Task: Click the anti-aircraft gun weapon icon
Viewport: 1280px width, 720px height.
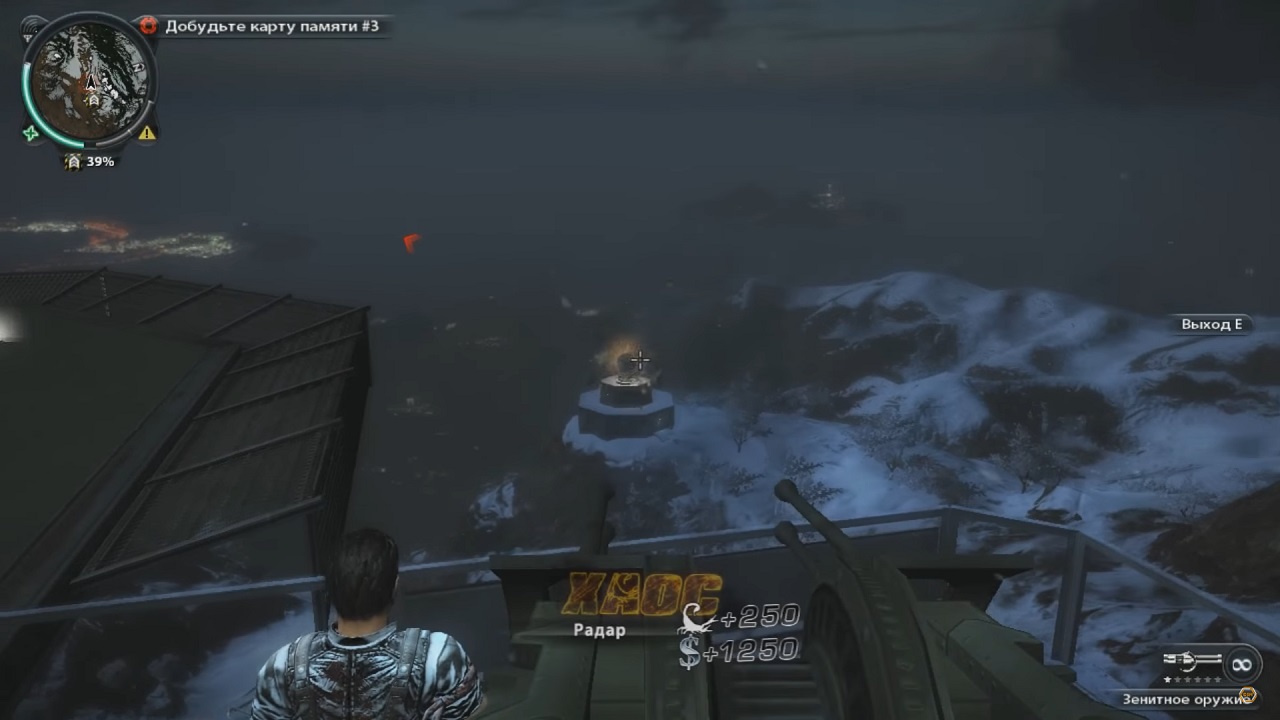Action: [x=1193, y=662]
